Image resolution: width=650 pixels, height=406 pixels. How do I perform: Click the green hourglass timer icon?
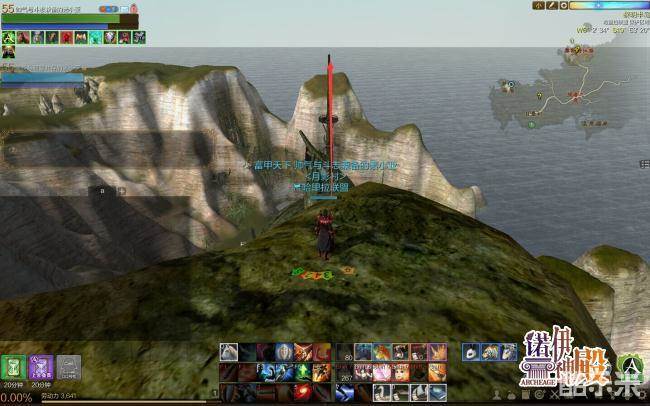tap(14, 366)
